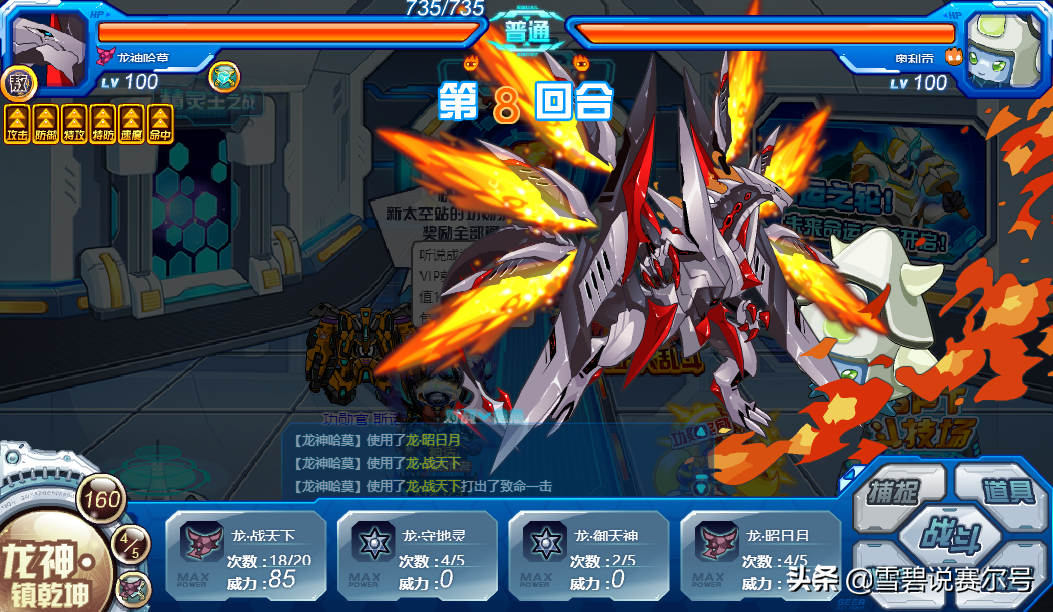The height and width of the screenshot is (612, 1053).
Task: Use the 龙·战天下 skill
Action: [245, 557]
